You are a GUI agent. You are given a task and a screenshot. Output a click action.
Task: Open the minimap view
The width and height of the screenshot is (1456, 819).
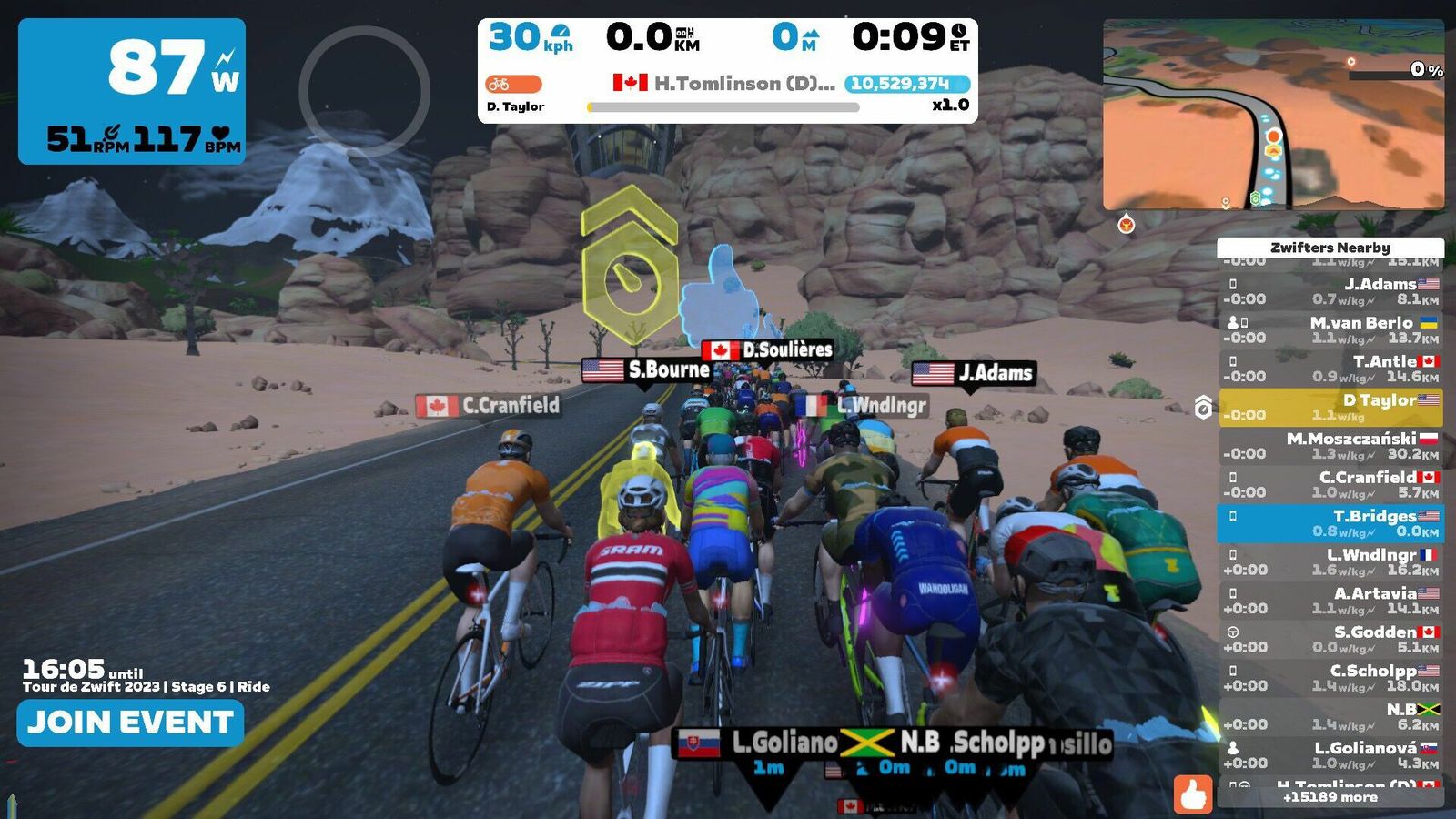(x=1273, y=115)
